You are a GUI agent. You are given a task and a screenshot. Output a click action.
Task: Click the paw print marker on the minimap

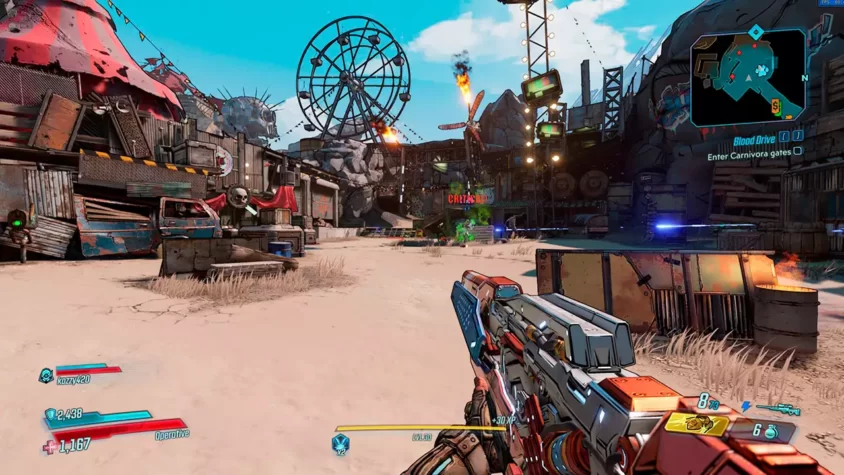pyautogui.click(x=762, y=71)
